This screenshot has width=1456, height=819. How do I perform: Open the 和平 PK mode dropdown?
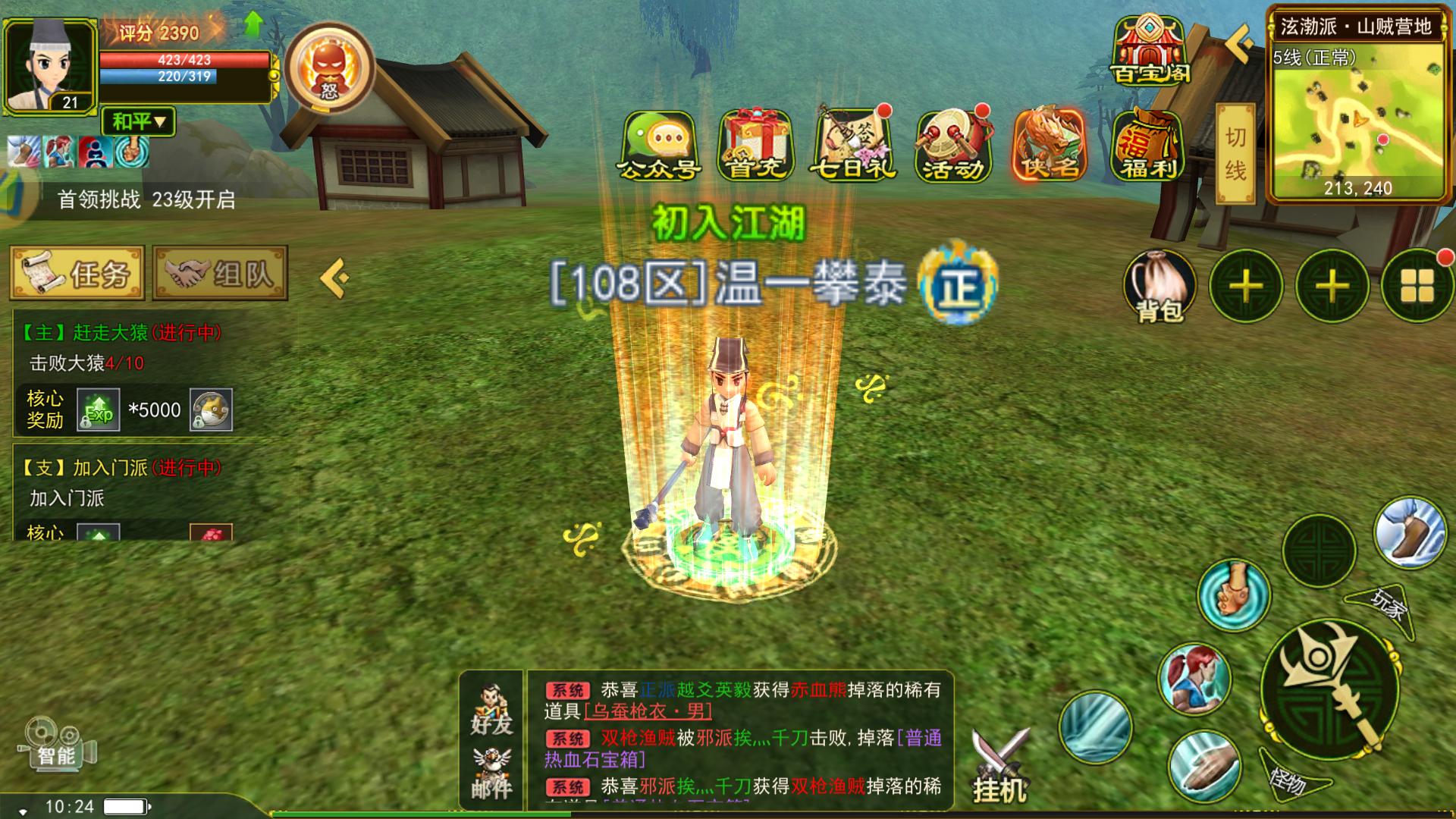138,121
